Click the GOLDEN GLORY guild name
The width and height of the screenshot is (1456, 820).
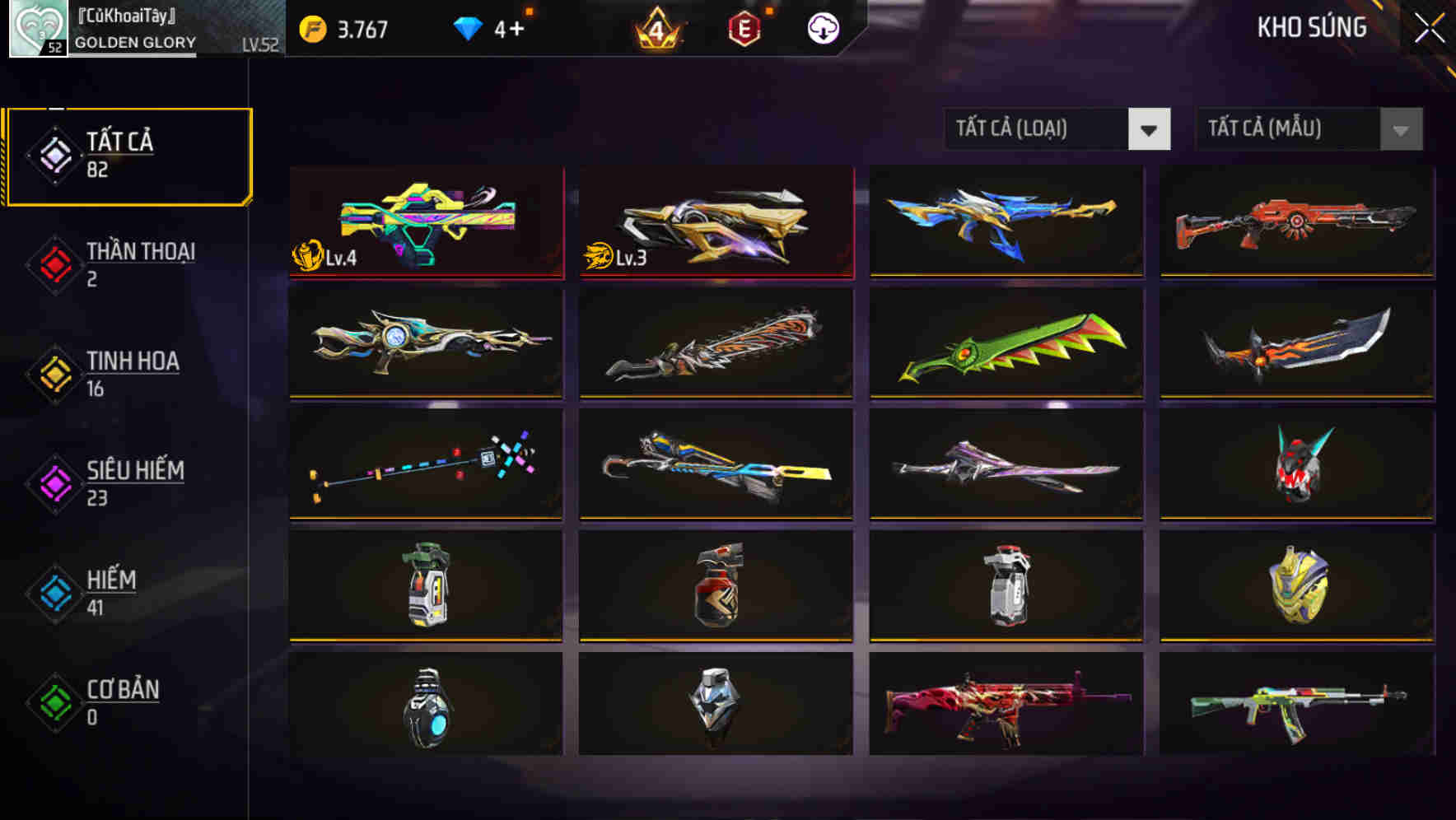coord(134,42)
